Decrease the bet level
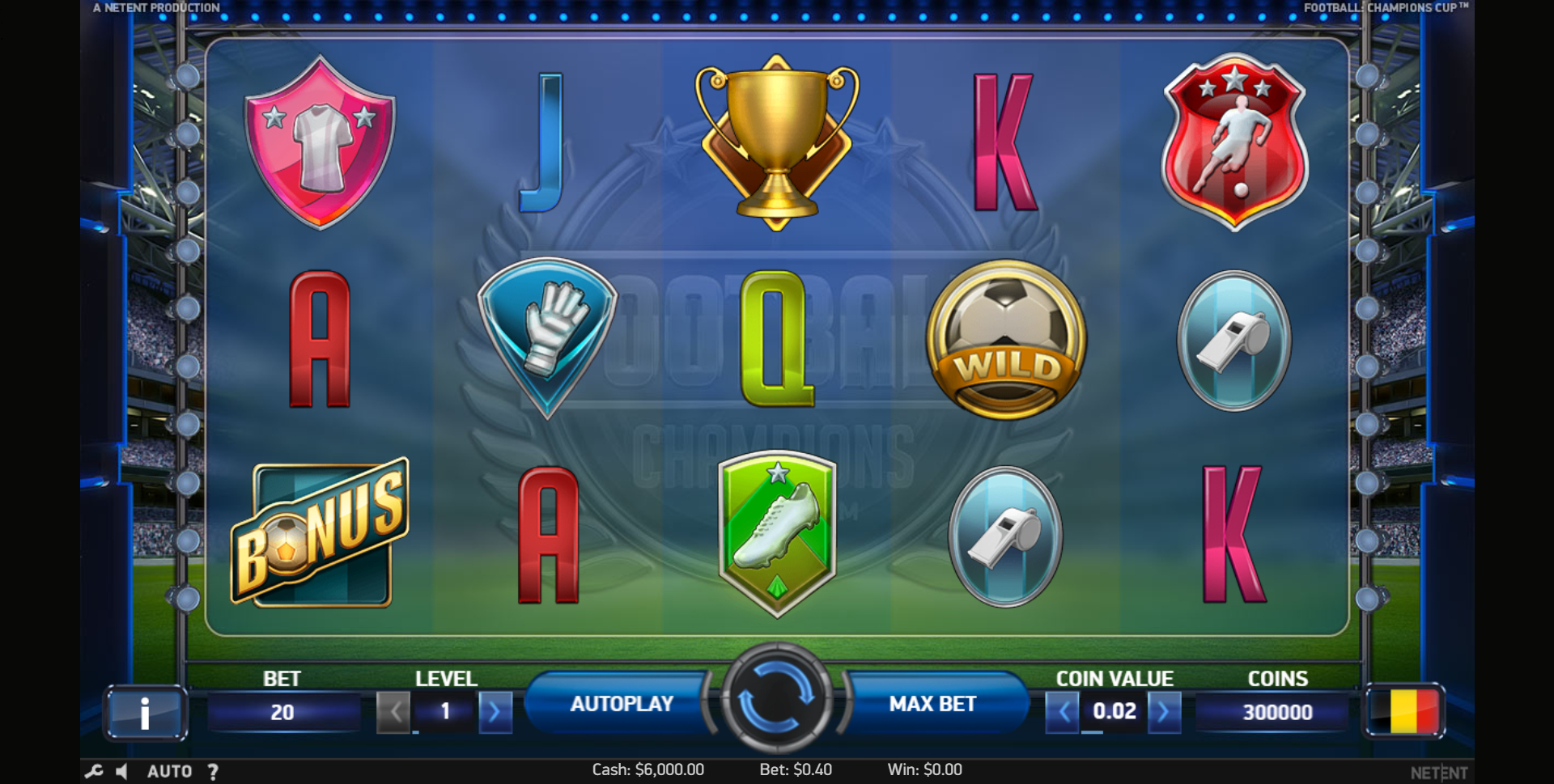The width and height of the screenshot is (1554, 784). 394,712
